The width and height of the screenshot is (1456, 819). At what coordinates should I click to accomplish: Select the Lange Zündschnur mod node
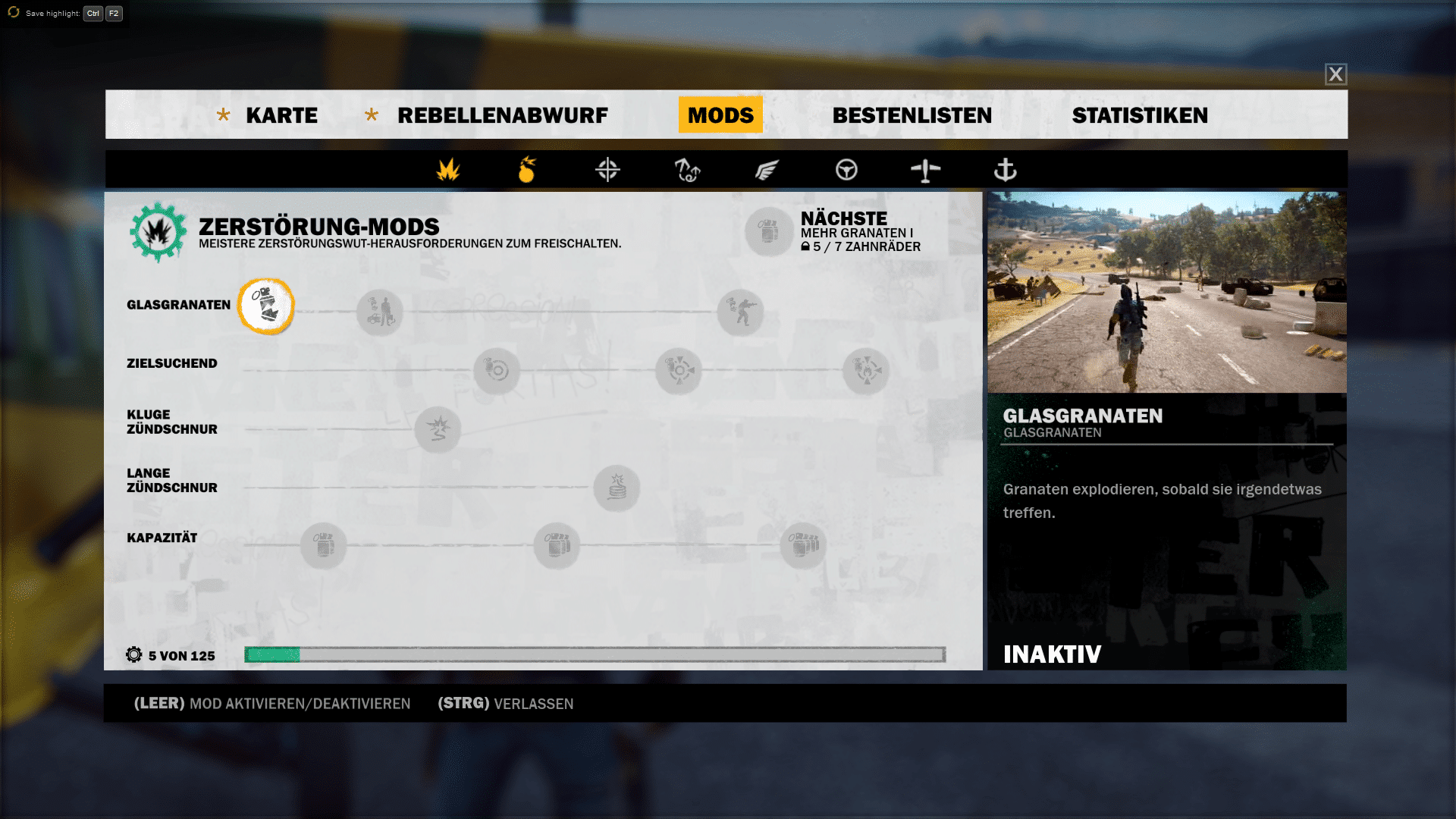[x=617, y=488]
